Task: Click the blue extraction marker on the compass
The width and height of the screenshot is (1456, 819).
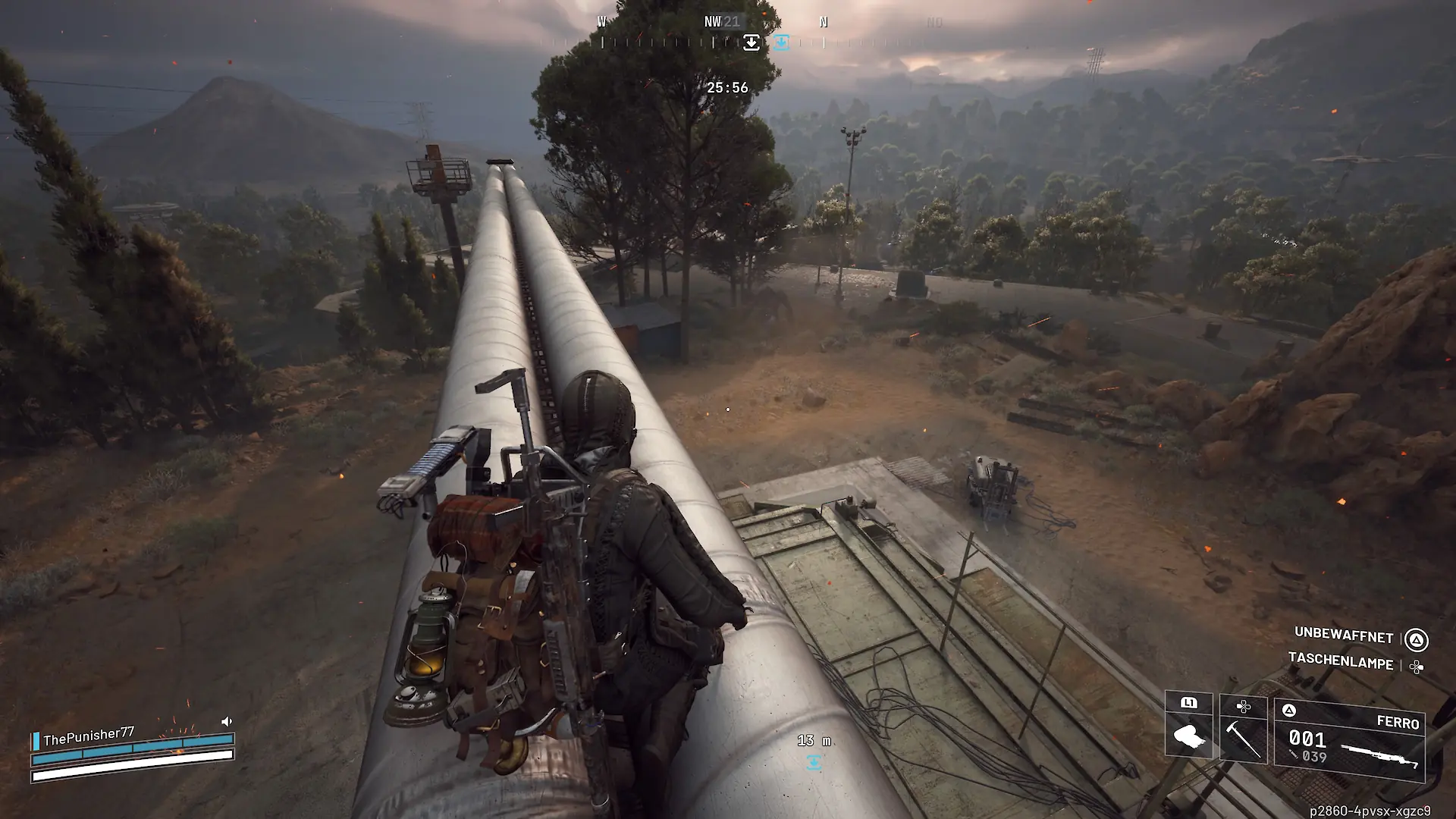Action: 781,42
